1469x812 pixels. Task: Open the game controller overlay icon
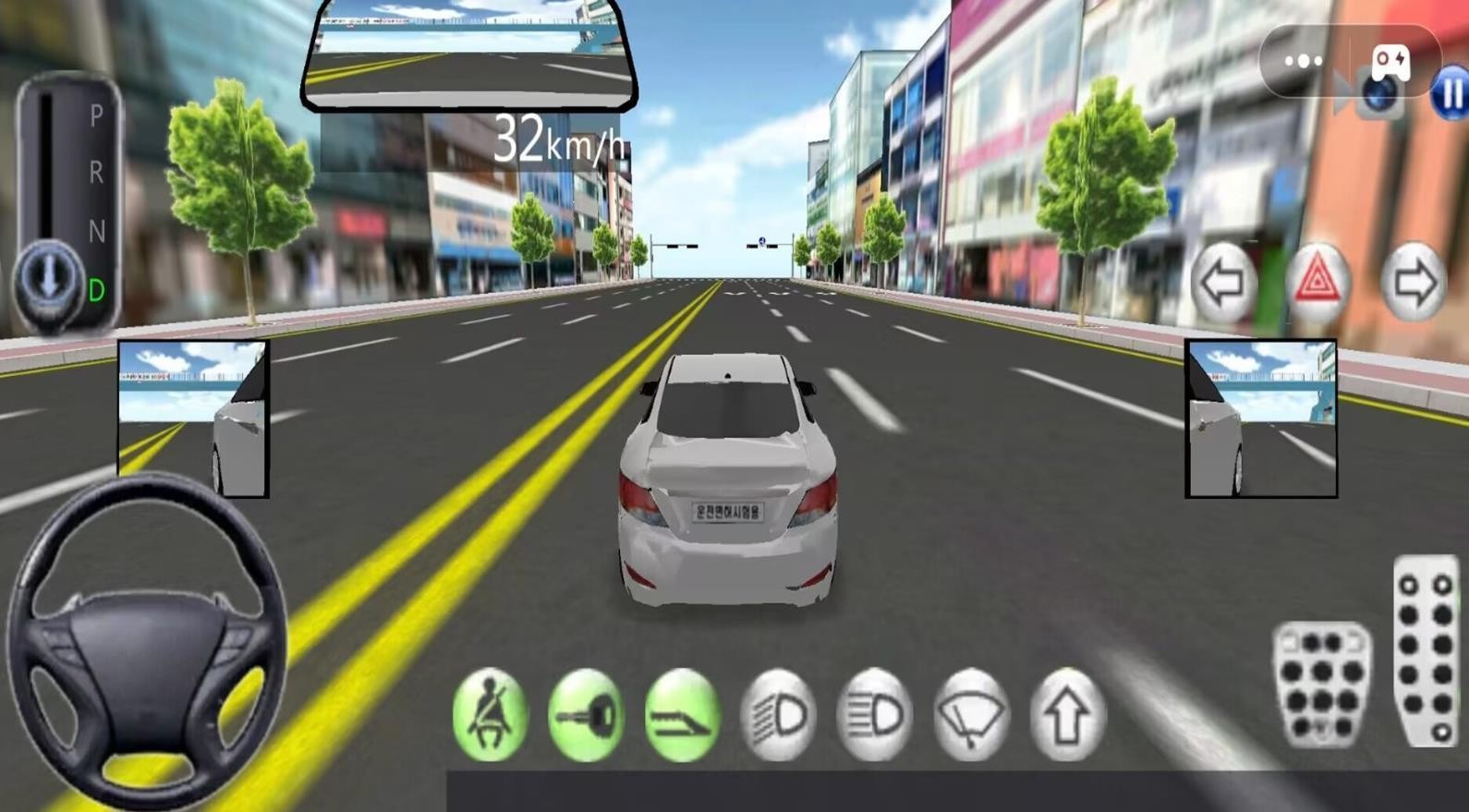(x=1390, y=61)
